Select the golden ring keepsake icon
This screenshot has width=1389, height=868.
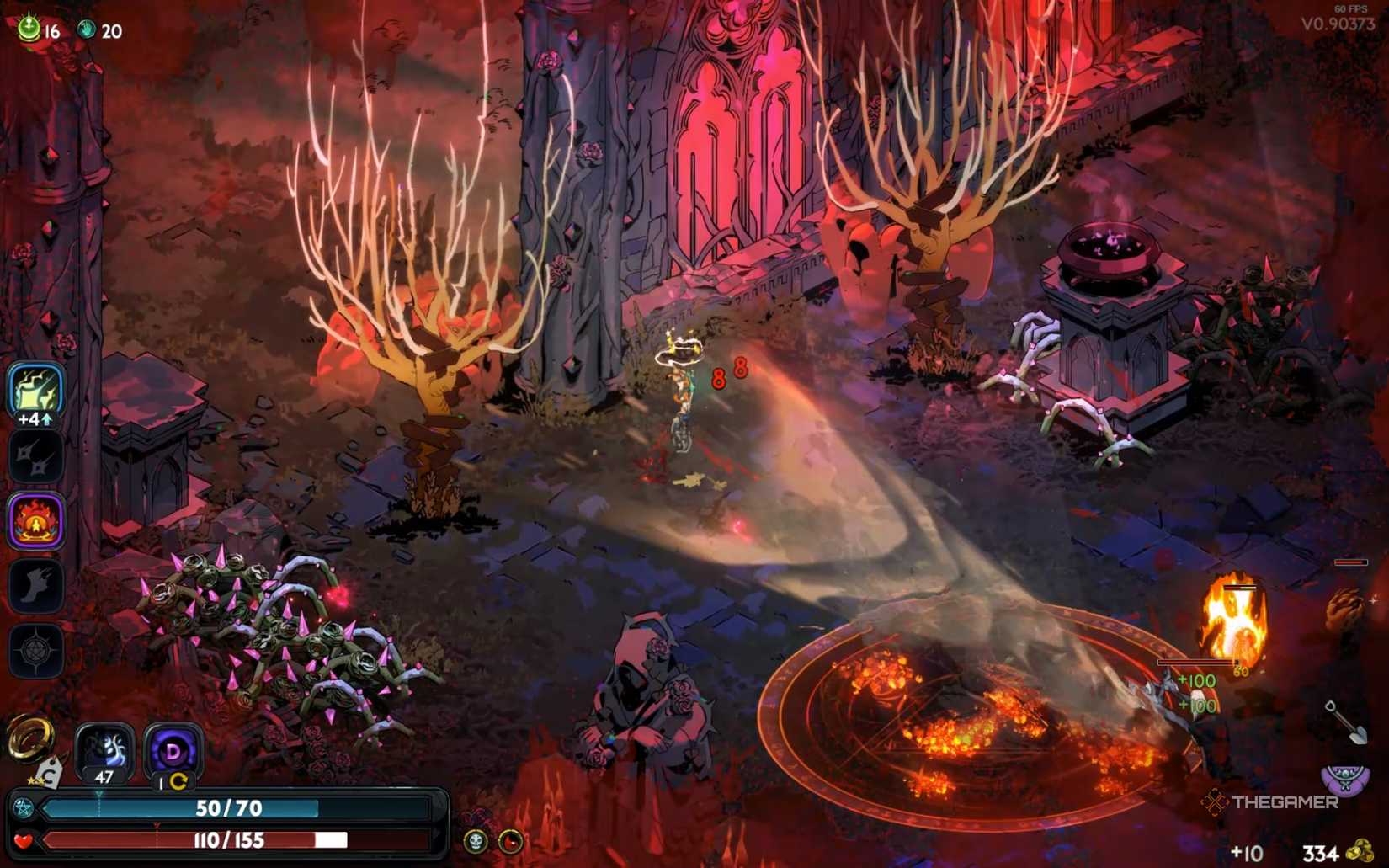coord(32,739)
